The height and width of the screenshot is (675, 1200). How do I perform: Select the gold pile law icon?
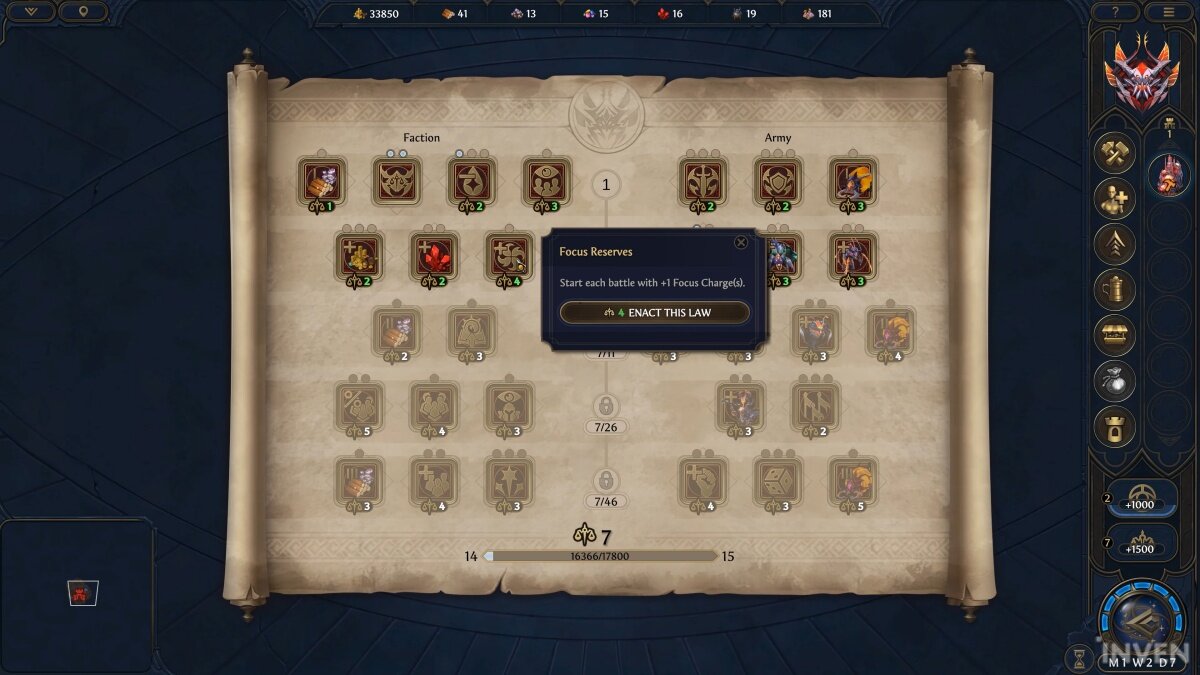pos(359,257)
